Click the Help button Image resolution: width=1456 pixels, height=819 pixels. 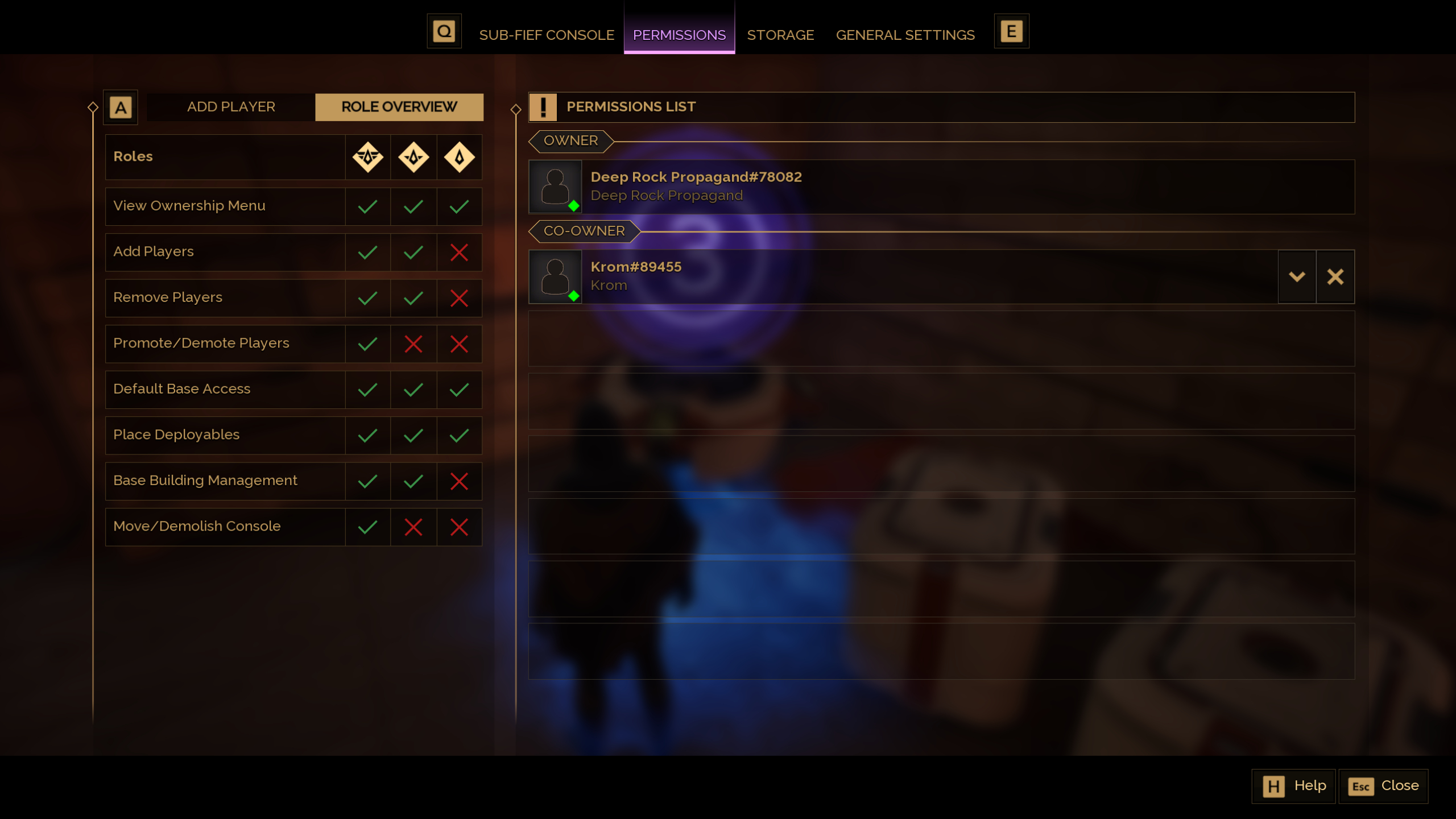tap(1293, 785)
